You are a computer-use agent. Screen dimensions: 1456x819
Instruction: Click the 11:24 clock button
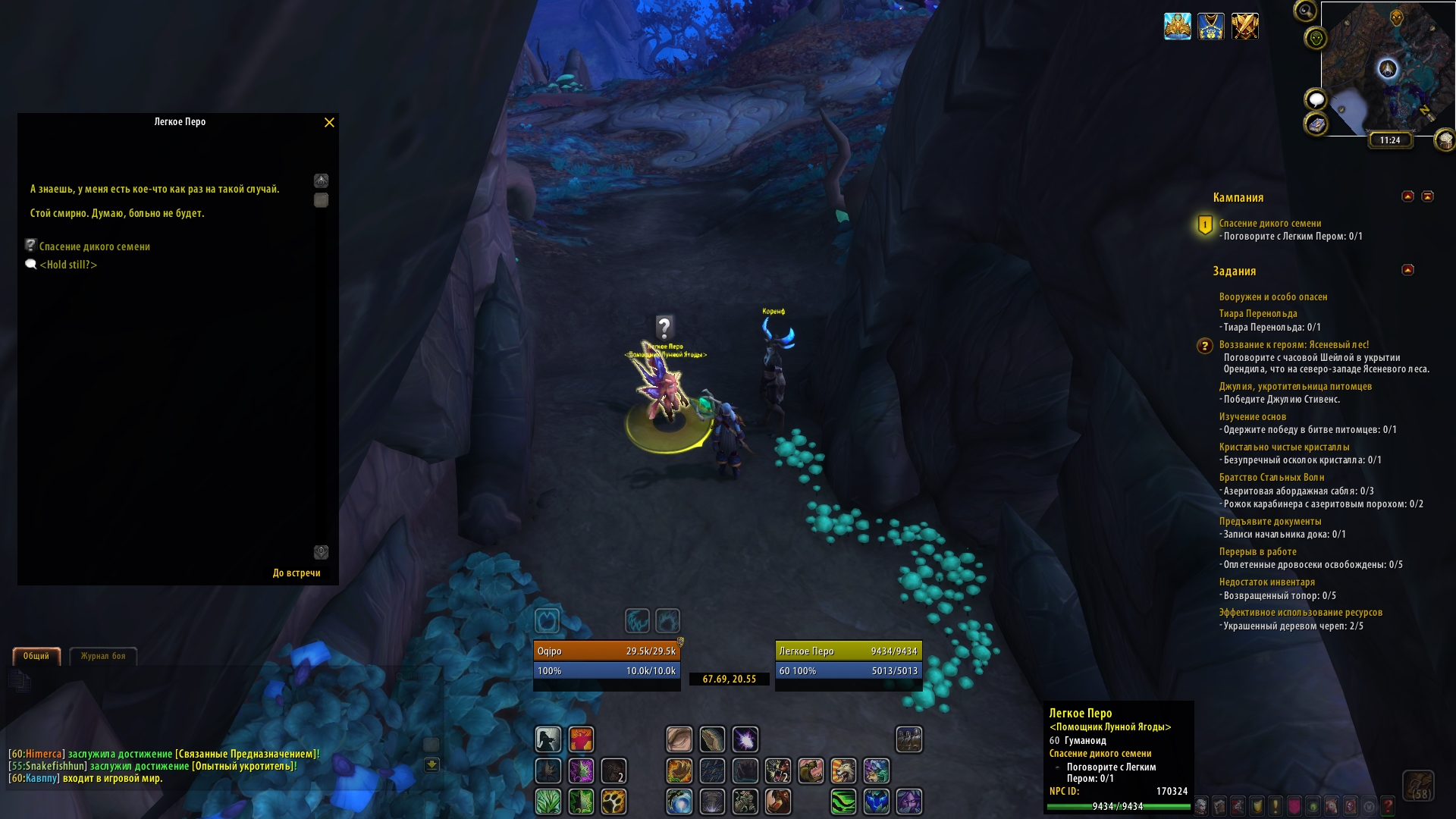point(1390,140)
